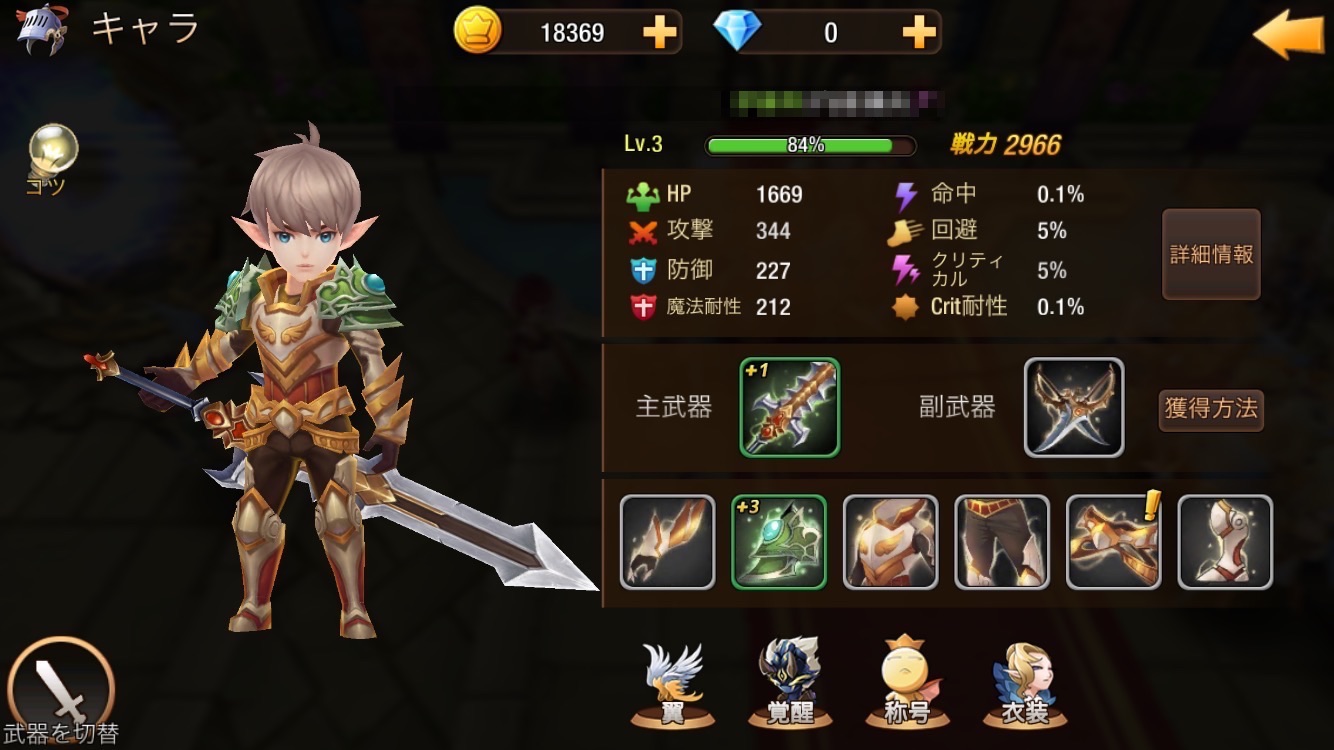Viewport: 1334px width, 750px height.
Task: Select the main weapon sword slot
Action: (790, 407)
